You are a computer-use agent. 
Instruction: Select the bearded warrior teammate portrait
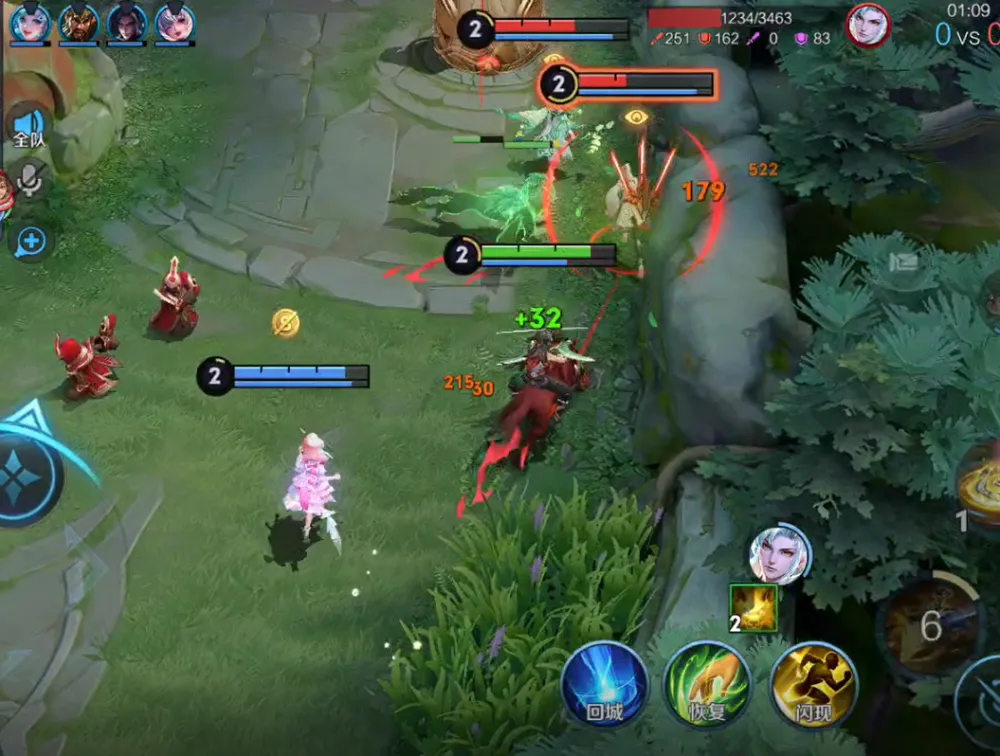pyautogui.click(x=78, y=22)
